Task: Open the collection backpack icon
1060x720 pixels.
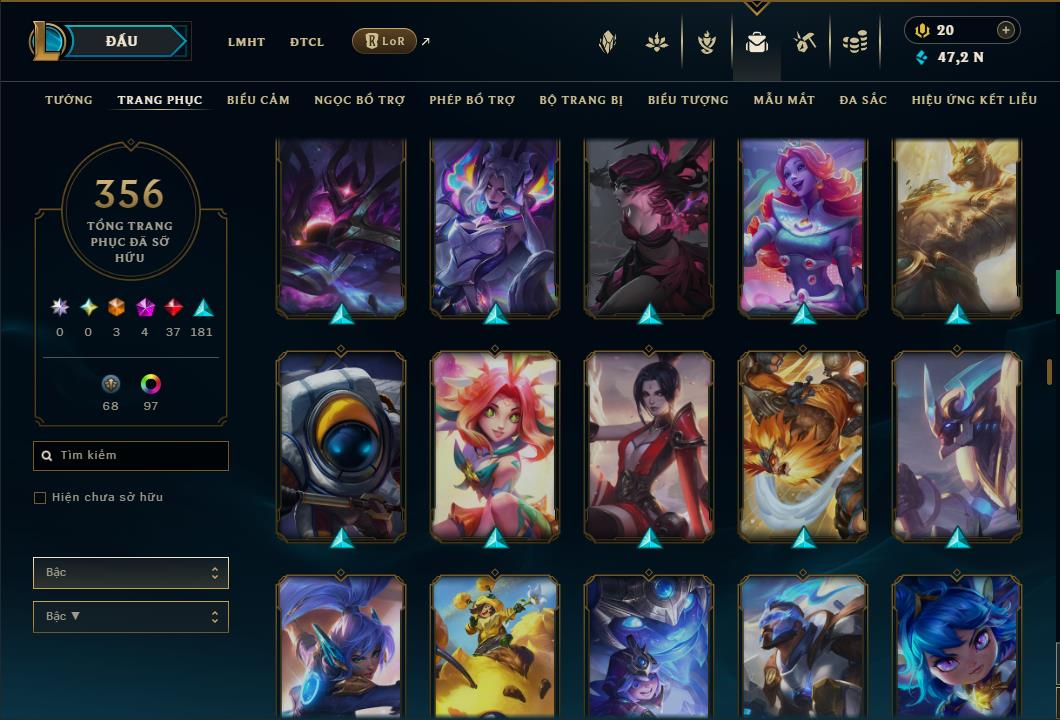Action: click(757, 42)
